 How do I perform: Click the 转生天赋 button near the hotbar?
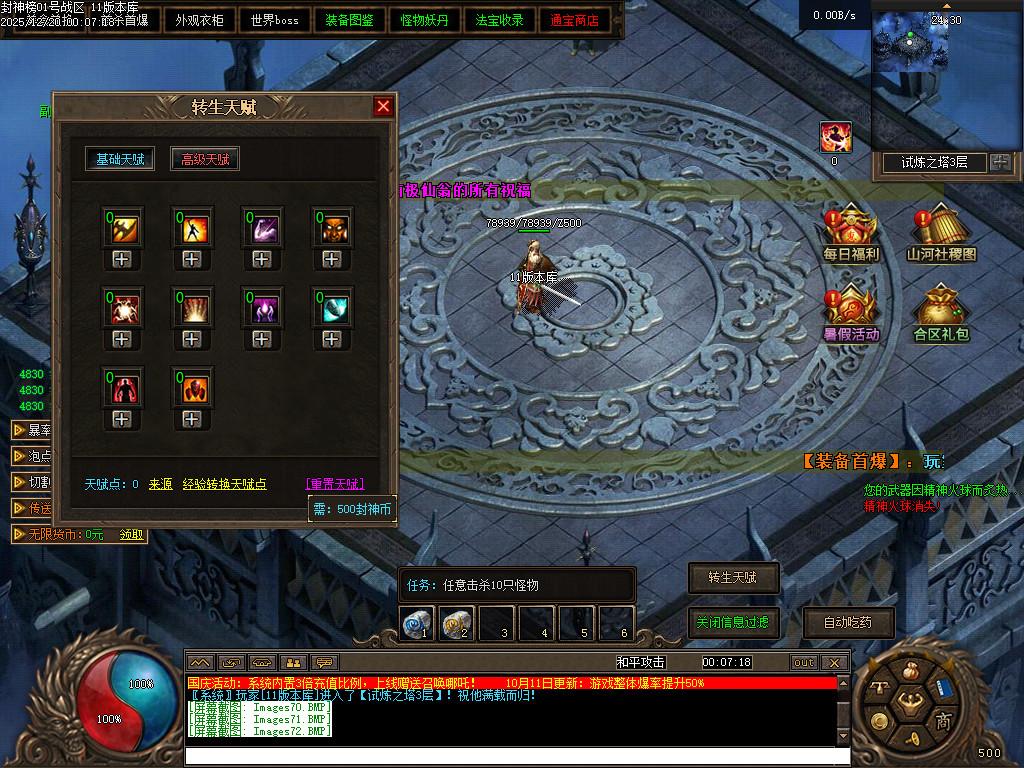pyautogui.click(x=732, y=577)
